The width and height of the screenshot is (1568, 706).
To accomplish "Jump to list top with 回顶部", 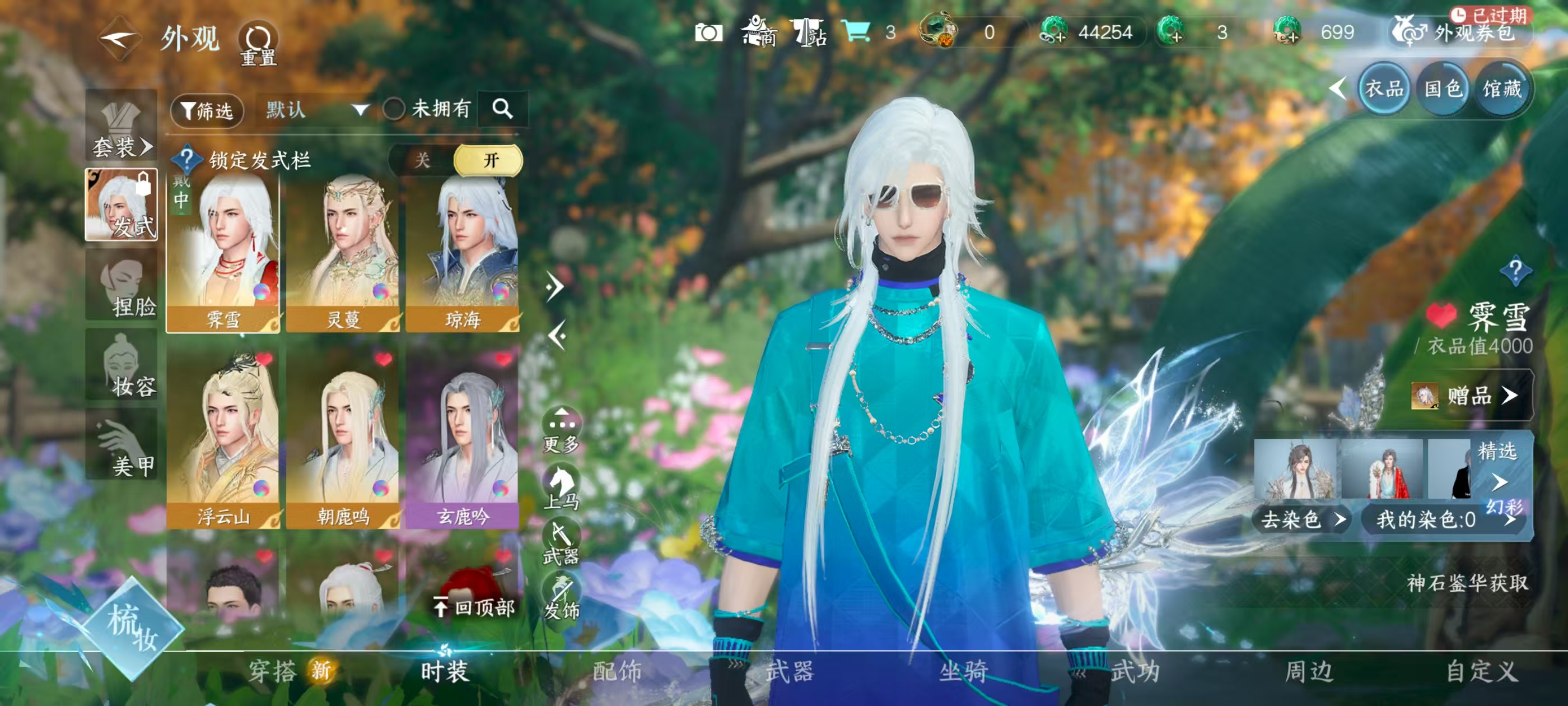I will [x=475, y=607].
